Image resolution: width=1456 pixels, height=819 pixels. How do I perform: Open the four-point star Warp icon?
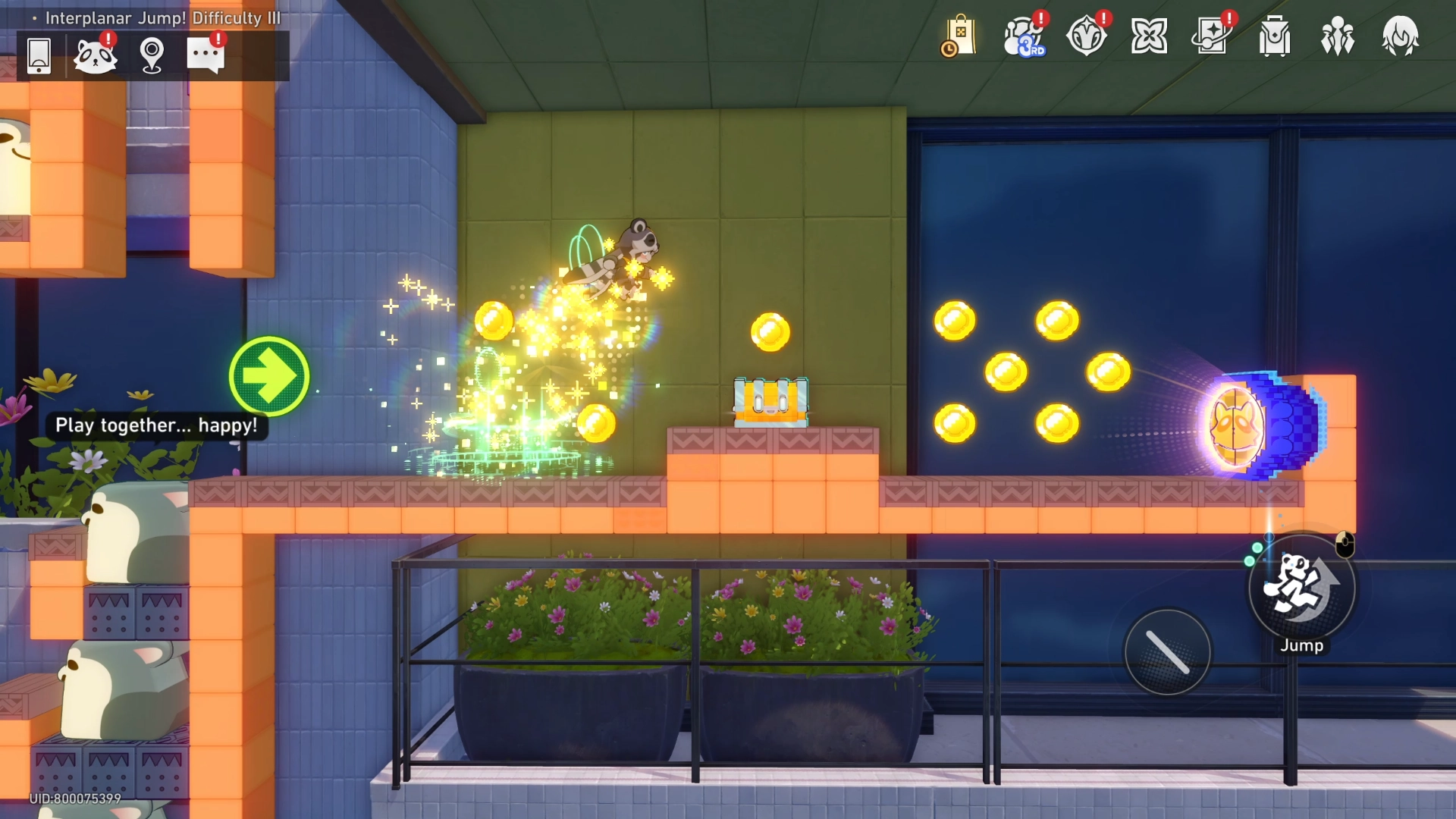pos(1149,36)
